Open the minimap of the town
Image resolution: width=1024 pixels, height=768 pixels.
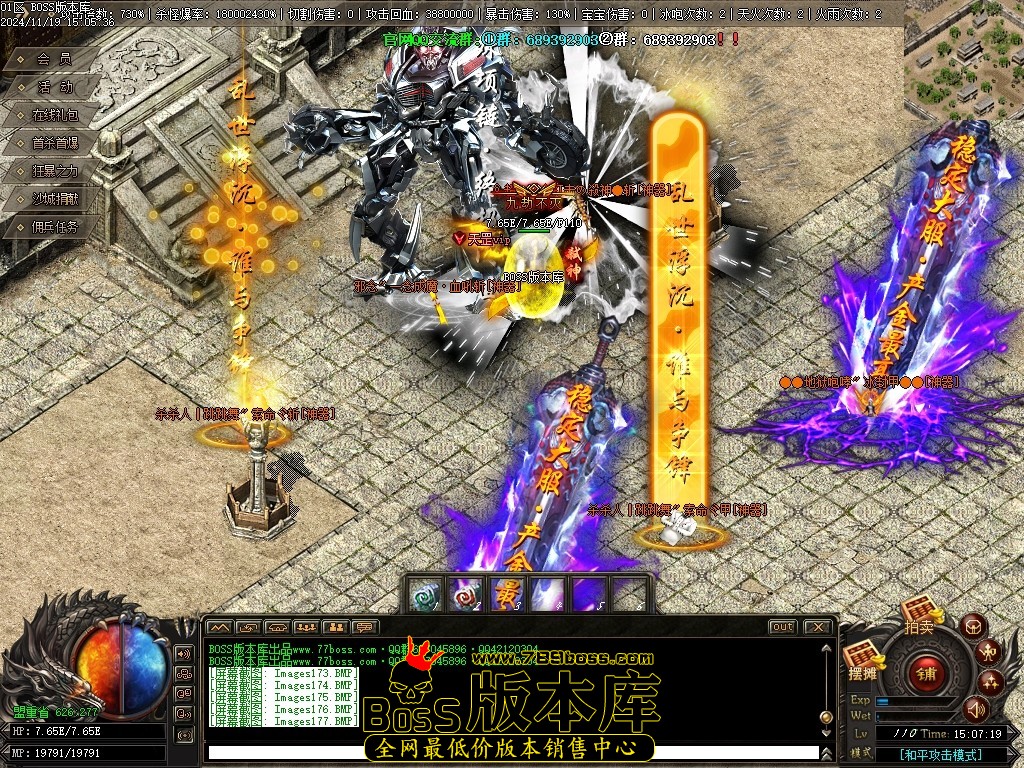964,60
